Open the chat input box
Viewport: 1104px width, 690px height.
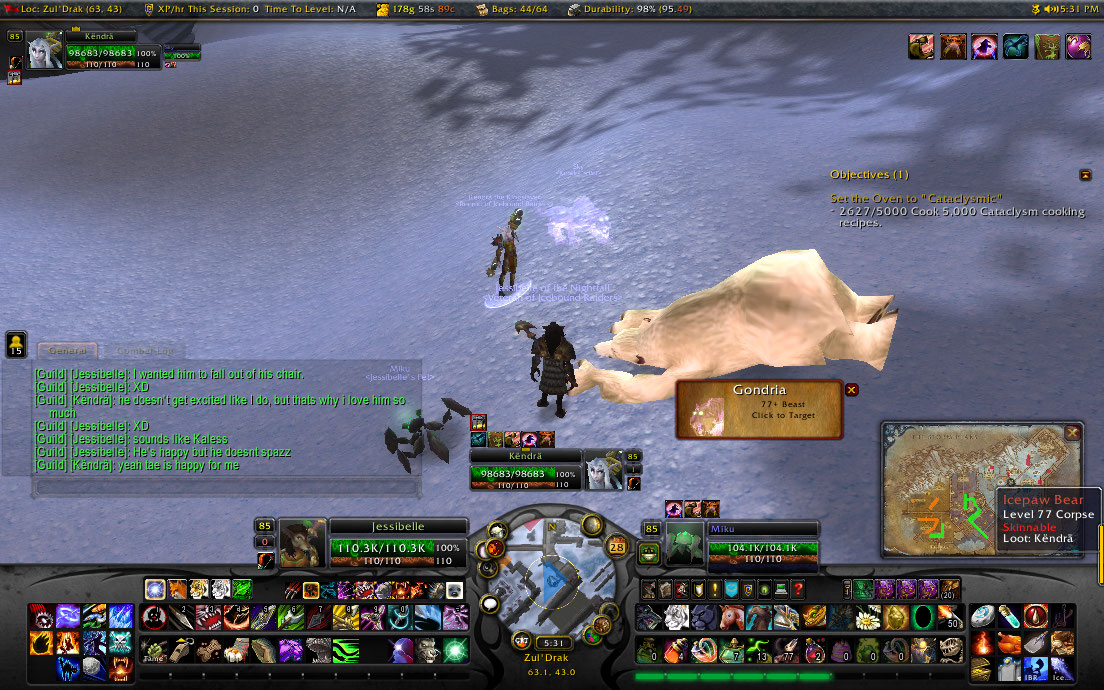click(225, 487)
